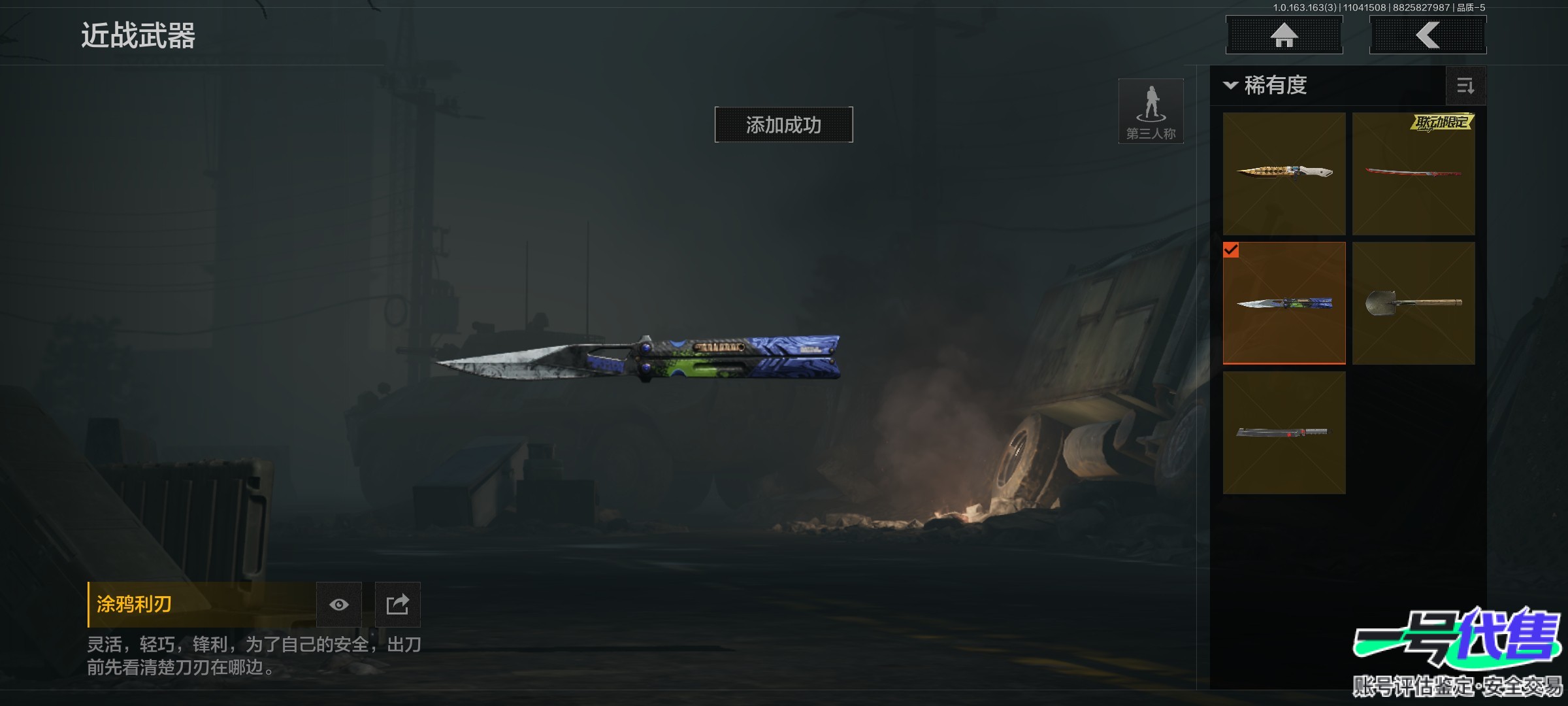Click the eye preview icon

coord(338,605)
